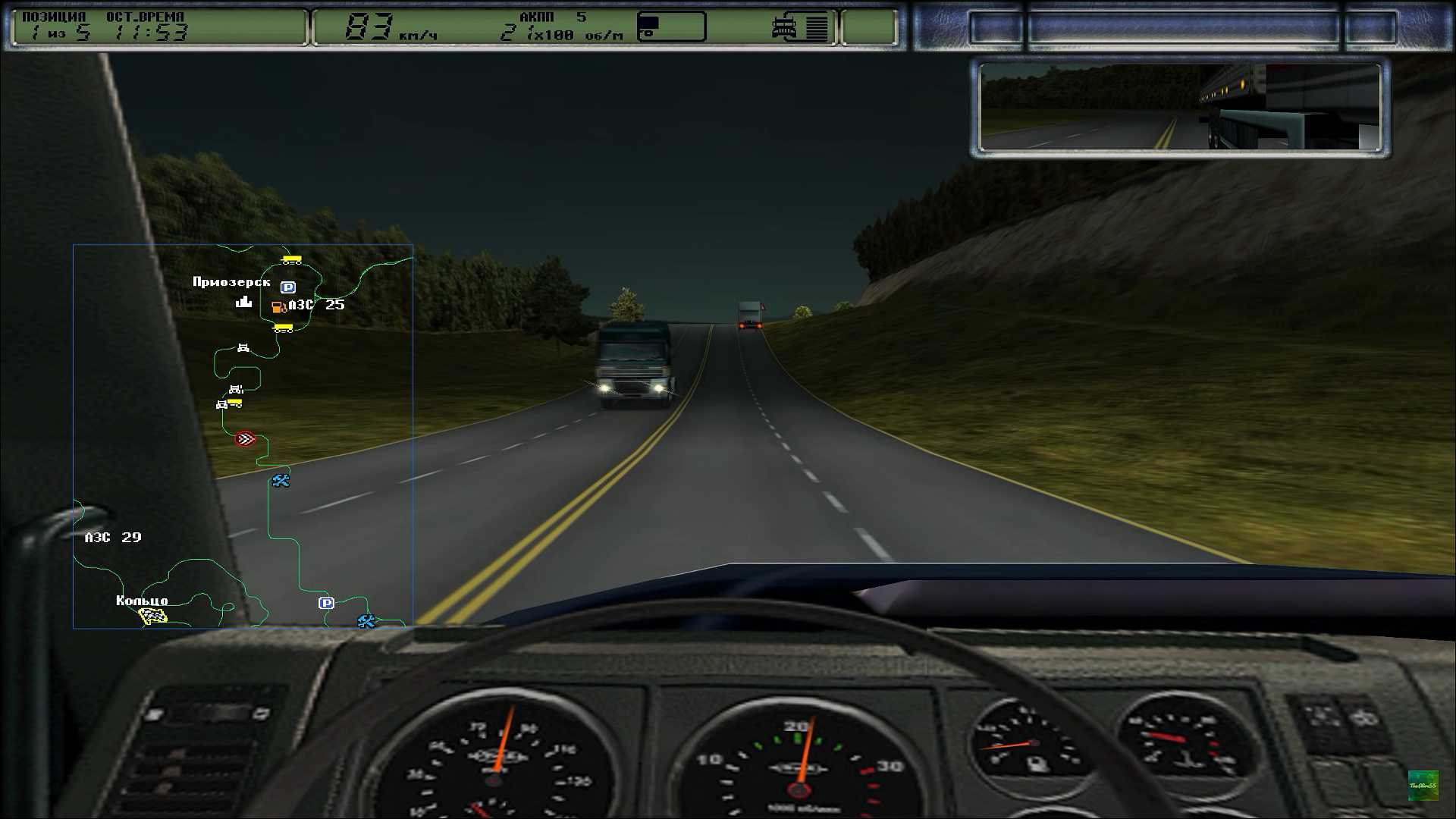The image size is (1456, 819).
Task: Select the wrench repair marker nearest the red chevron
Action: point(281,481)
